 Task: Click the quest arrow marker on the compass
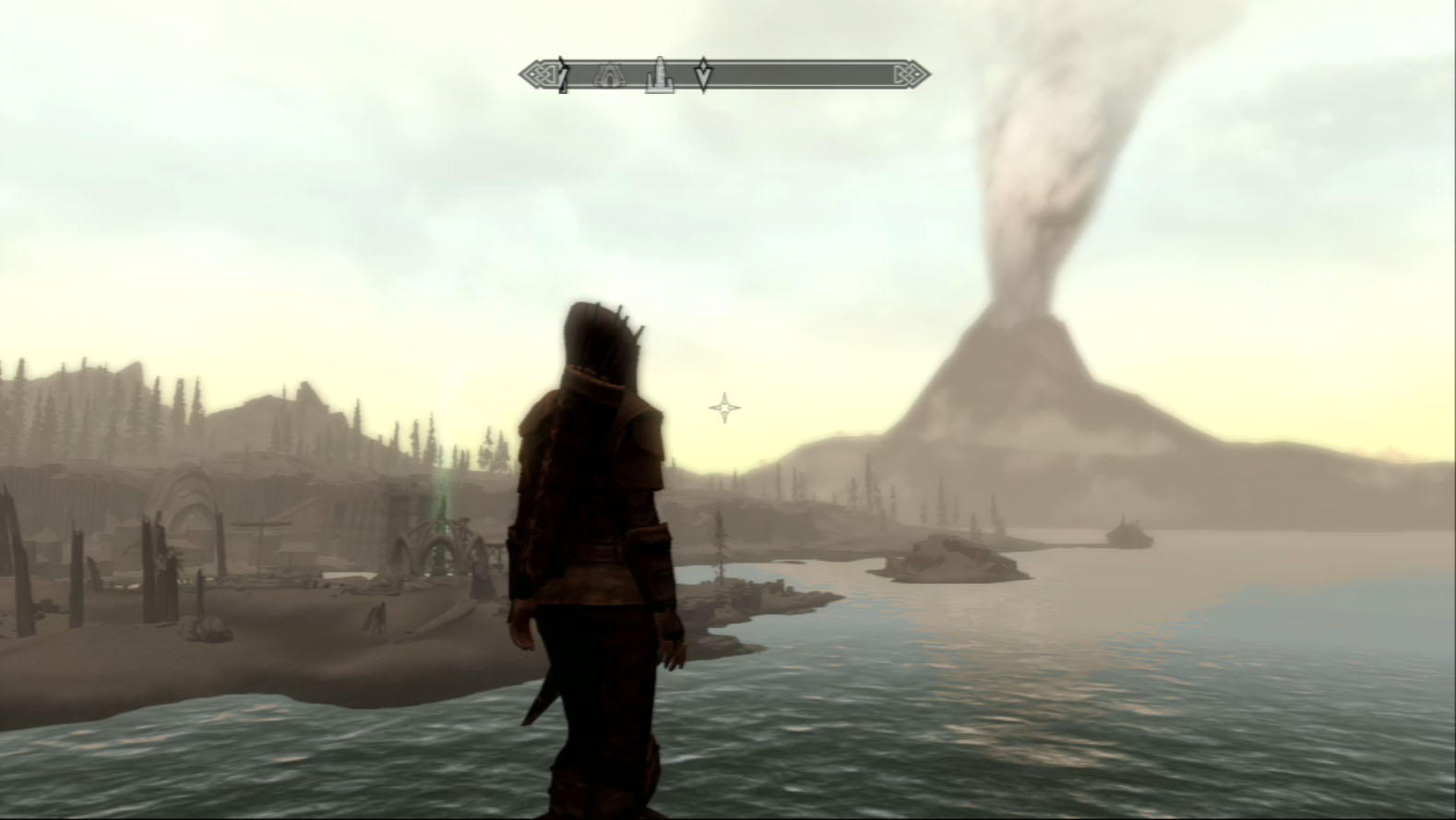(704, 75)
